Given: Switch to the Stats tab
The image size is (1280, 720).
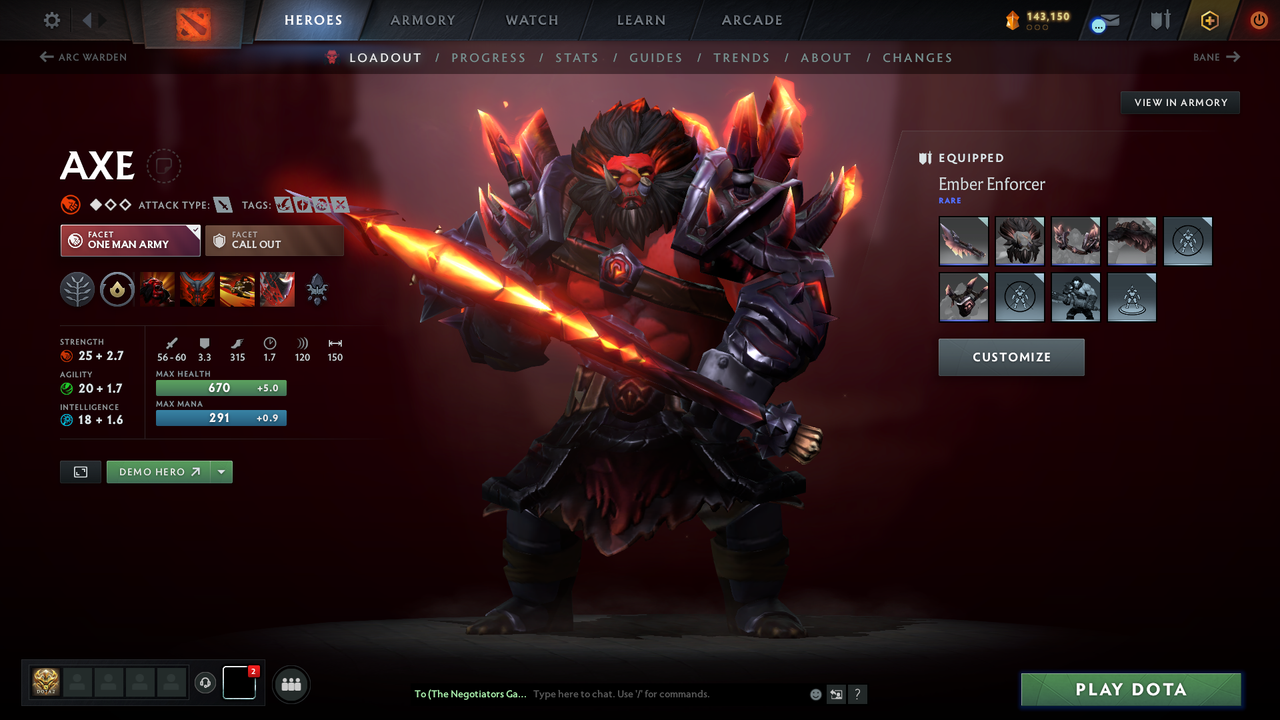Looking at the screenshot, I should click(x=577, y=57).
